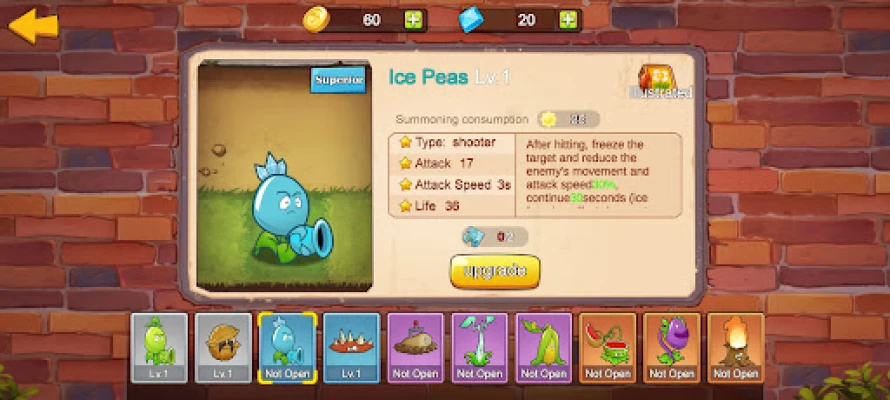The height and width of the screenshot is (400, 890).
Task: Select the Ice Peas card
Action: point(287,347)
